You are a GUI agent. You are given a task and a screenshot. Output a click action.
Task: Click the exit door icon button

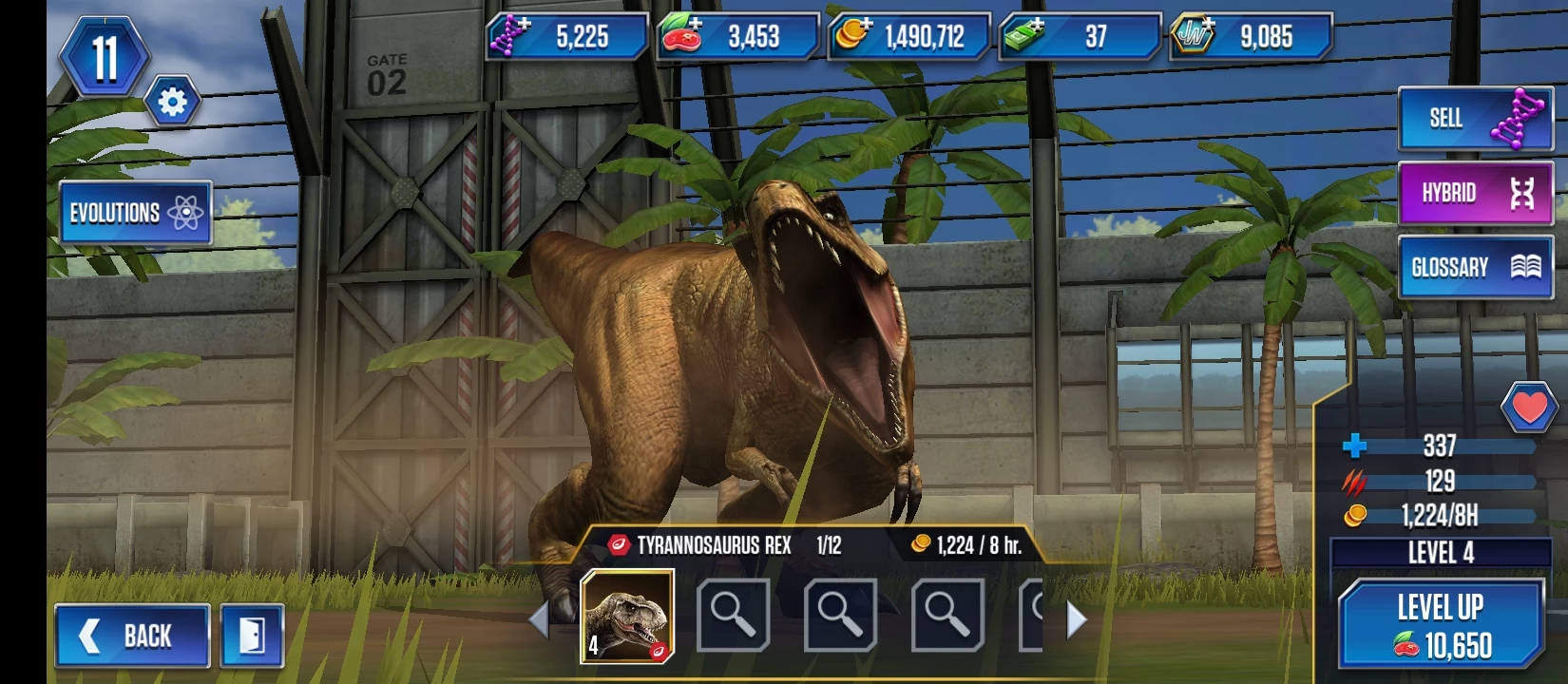pyautogui.click(x=252, y=635)
